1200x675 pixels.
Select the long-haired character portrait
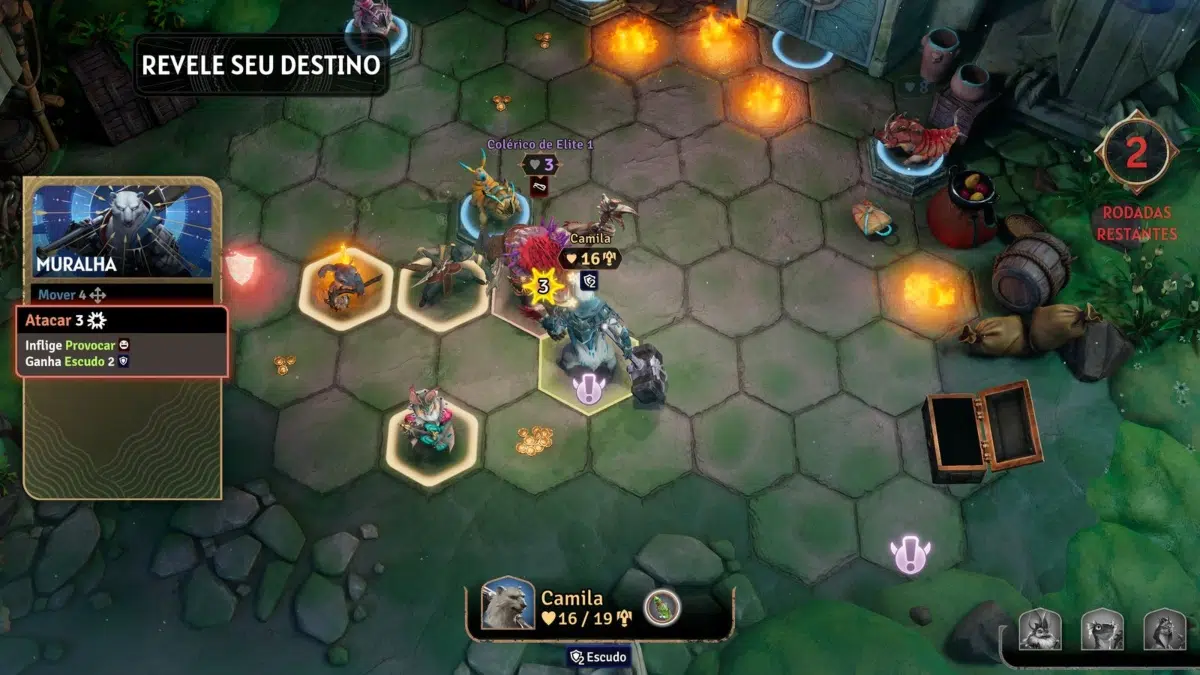click(x=1164, y=630)
